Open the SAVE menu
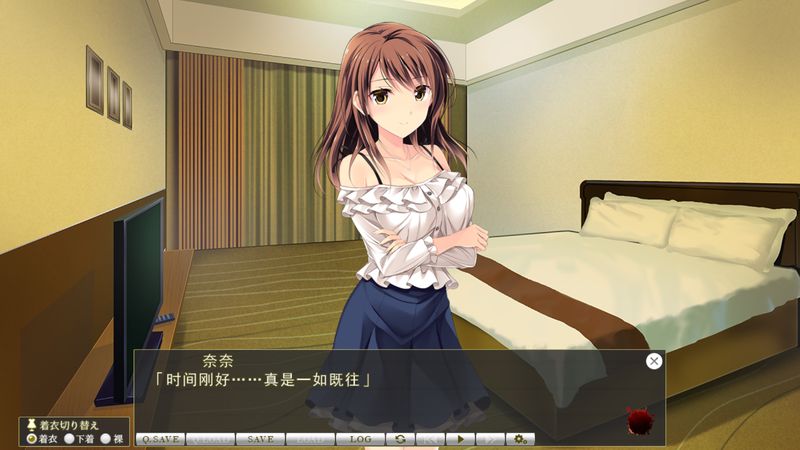This screenshot has height=450, width=800. point(260,439)
